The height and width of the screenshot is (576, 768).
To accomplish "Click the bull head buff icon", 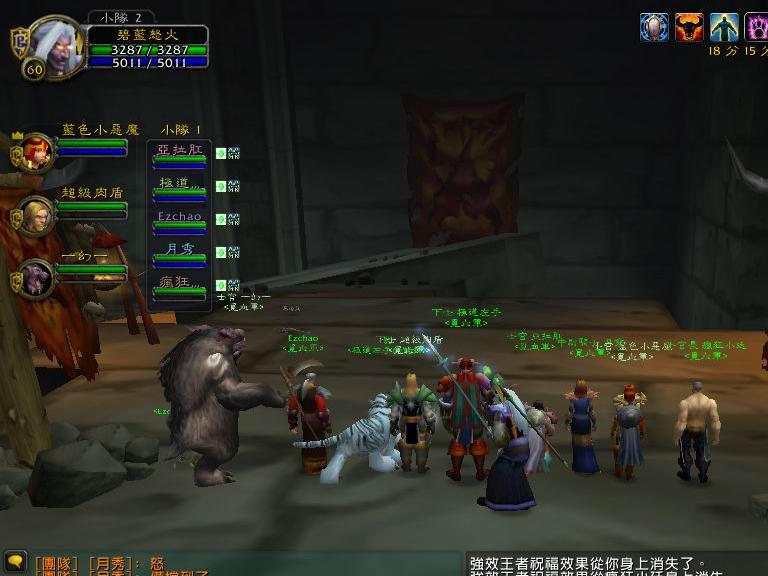I will pos(689,27).
